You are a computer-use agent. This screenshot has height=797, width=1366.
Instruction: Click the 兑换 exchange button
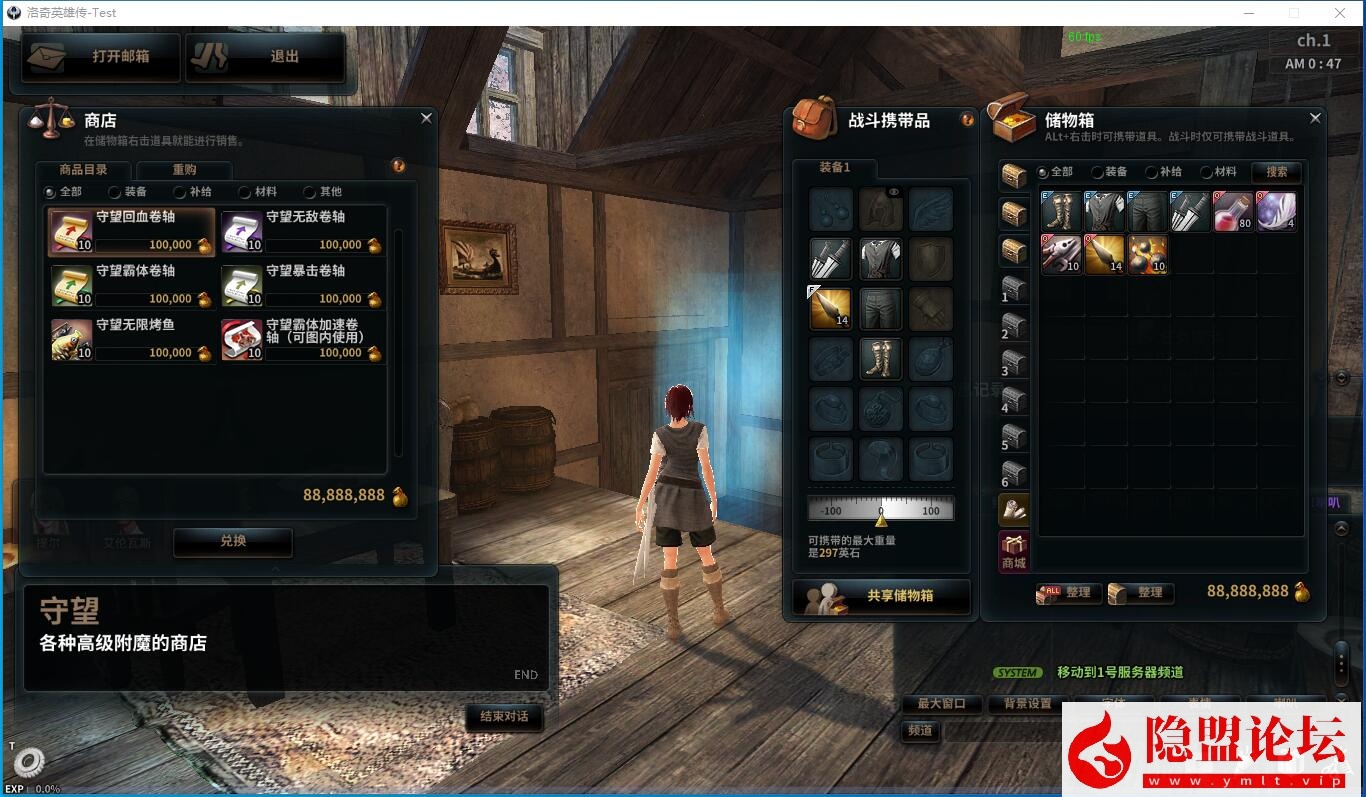[233, 540]
